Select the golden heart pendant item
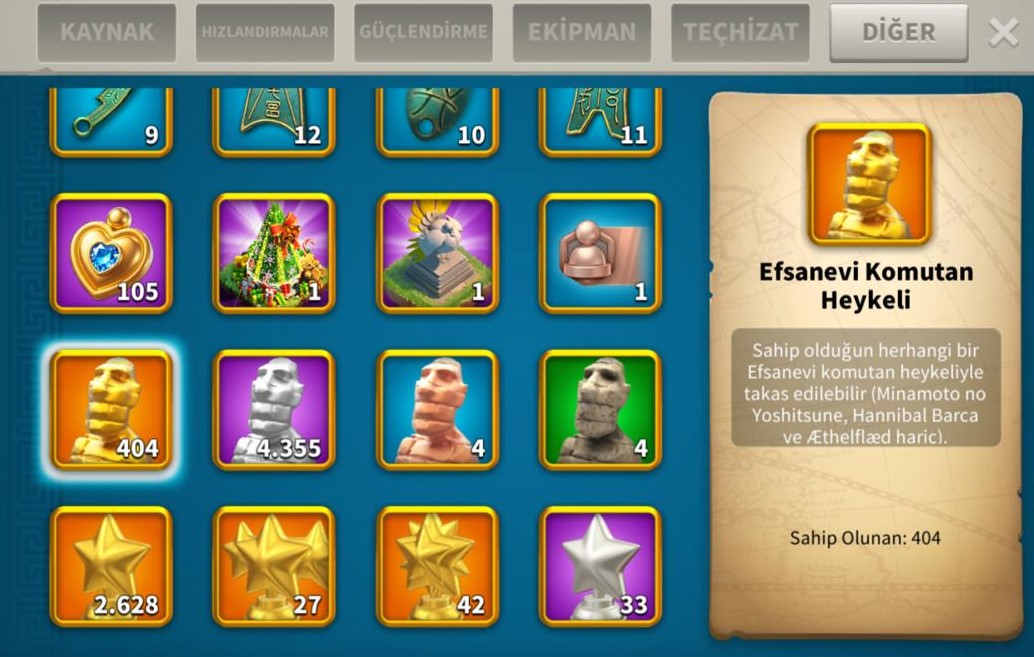Image resolution: width=1034 pixels, height=657 pixels. (x=111, y=253)
